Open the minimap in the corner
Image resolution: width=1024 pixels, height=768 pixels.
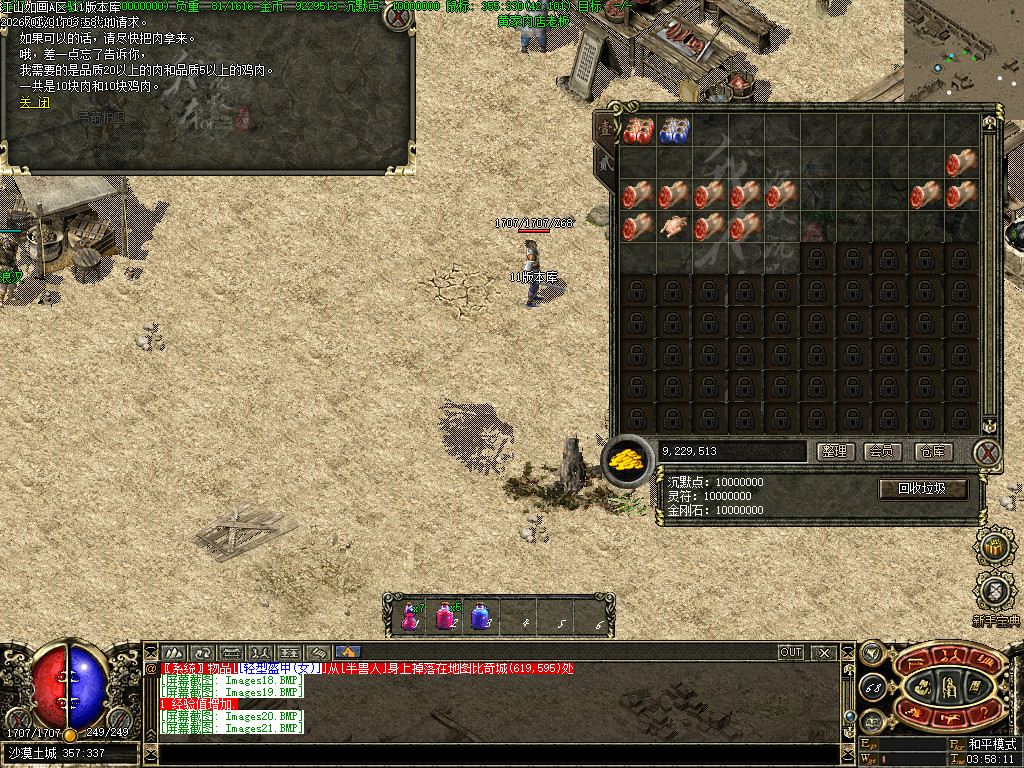[x=964, y=45]
